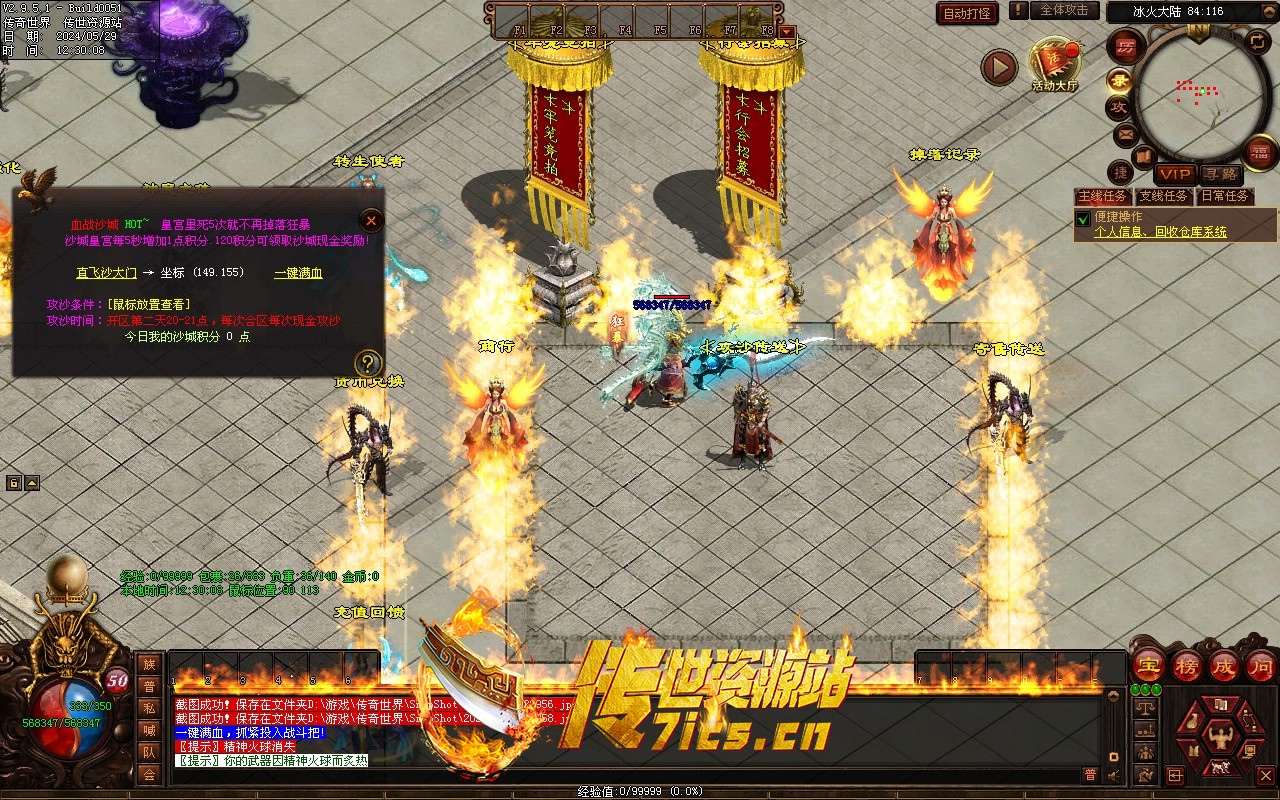Close the 血战沙城 info panel
Screen dimensions: 1280x800
coord(371,220)
